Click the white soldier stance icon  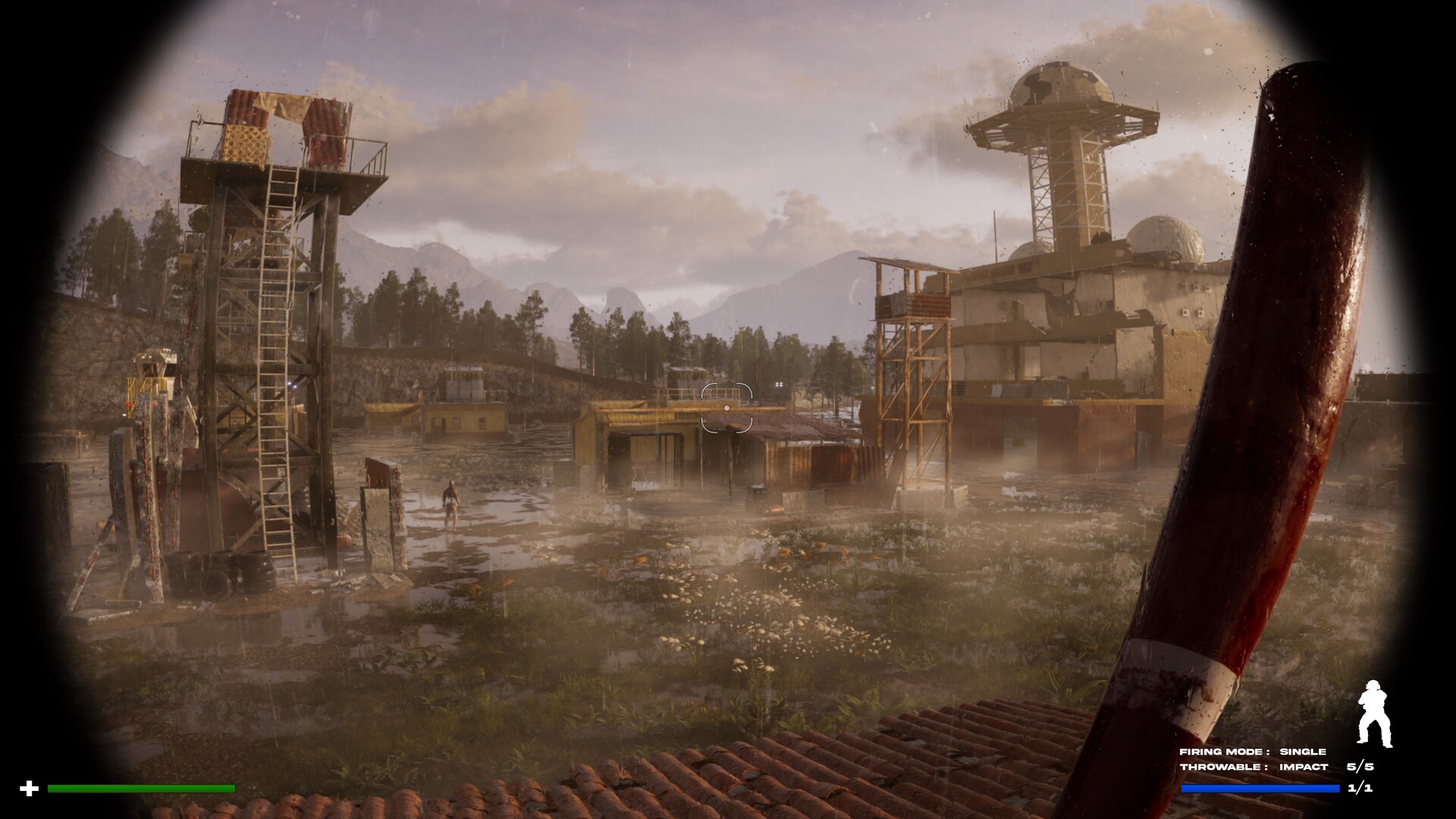tap(1374, 714)
